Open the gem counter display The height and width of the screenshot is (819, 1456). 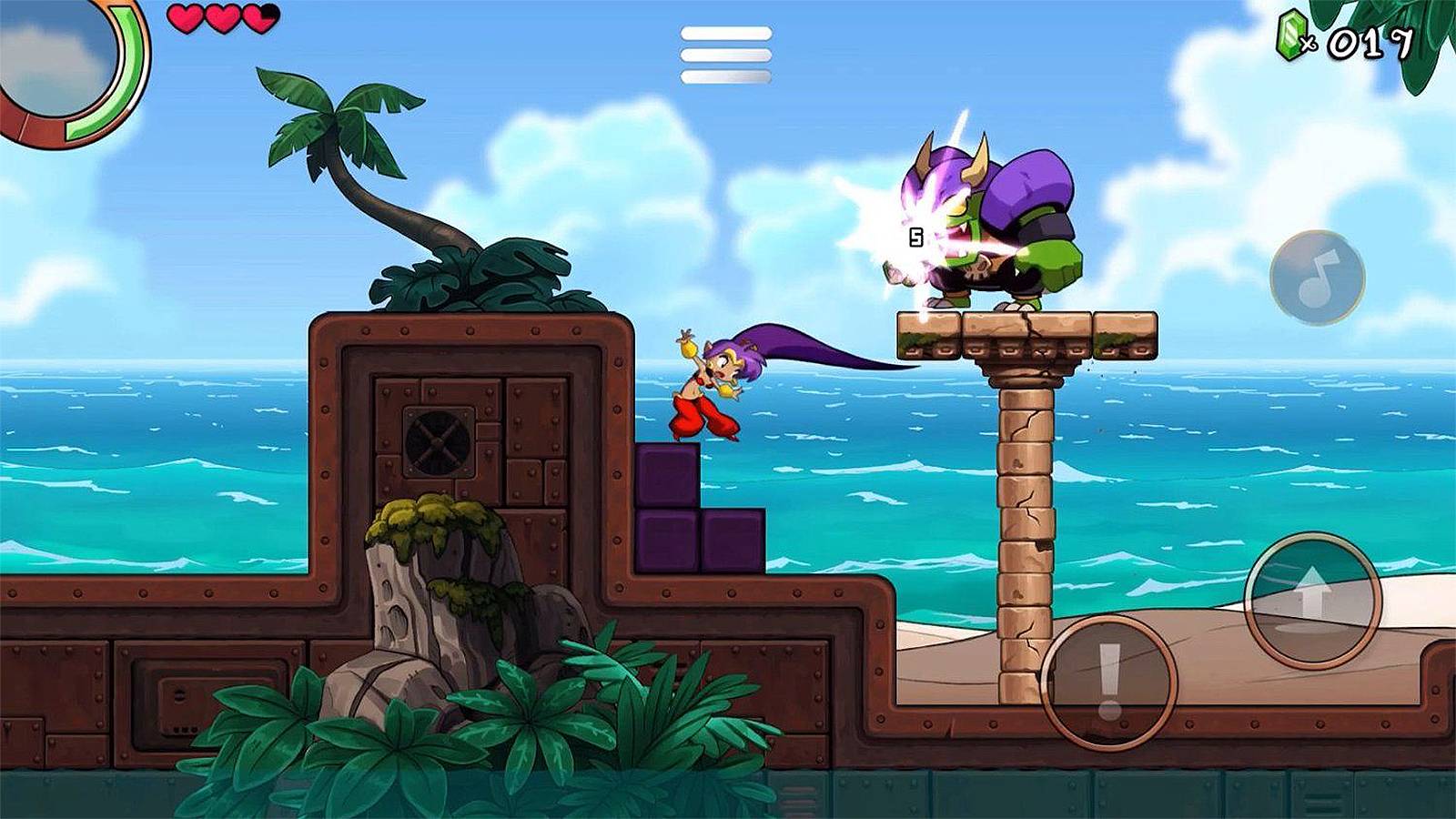point(1338,38)
